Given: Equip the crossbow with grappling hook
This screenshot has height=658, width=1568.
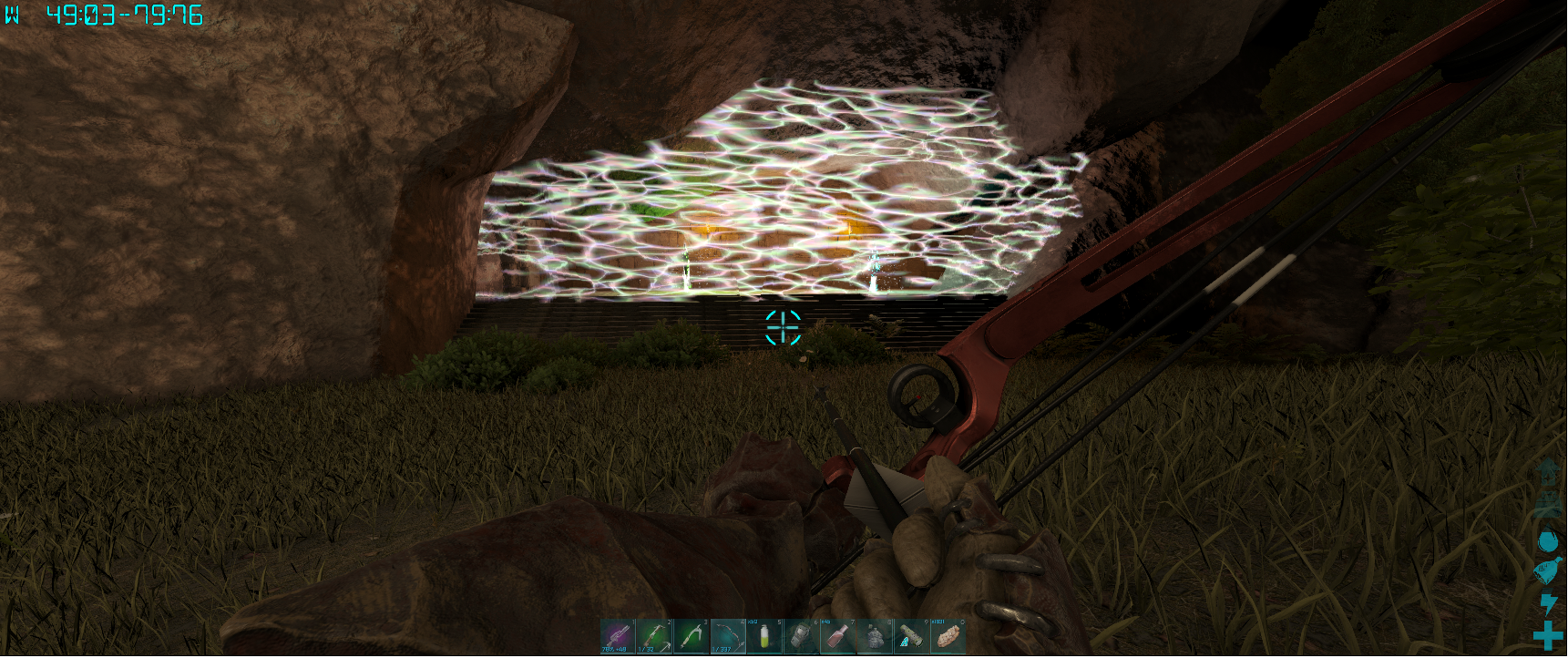Looking at the screenshot, I should [x=654, y=636].
